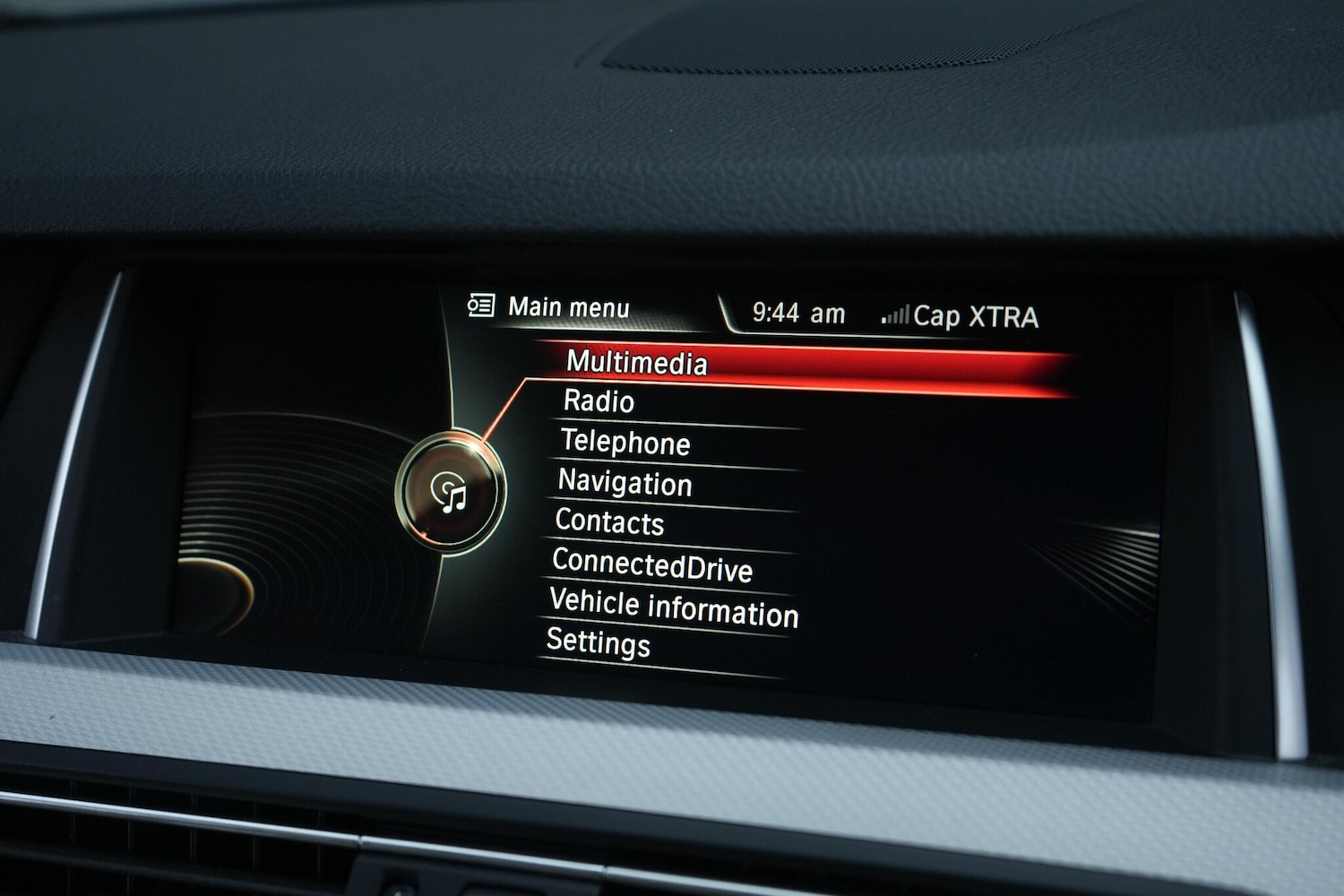Enter the Settings menu
1344x896 pixels.
click(599, 643)
